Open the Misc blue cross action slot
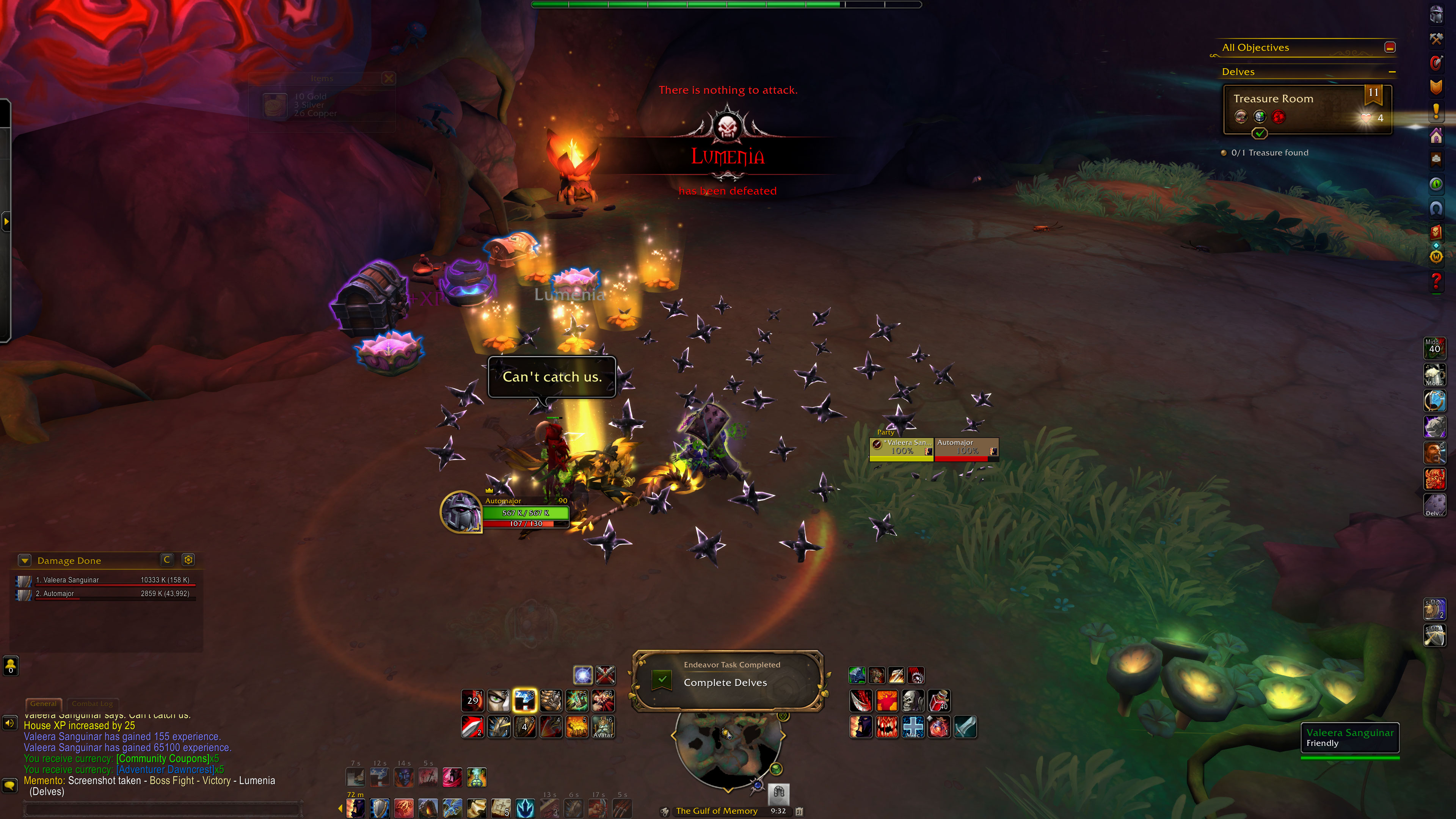Image resolution: width=1456 pixels, height=819 pixels. click(x=913, y=727)
